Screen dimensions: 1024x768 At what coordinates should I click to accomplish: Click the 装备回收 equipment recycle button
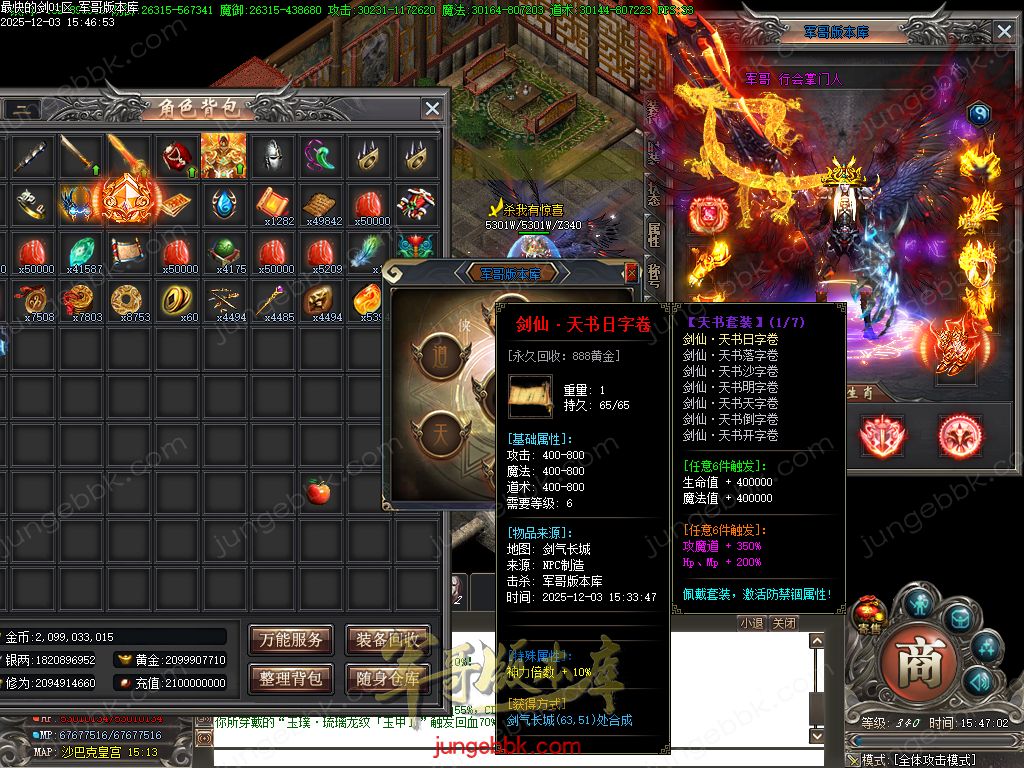387,640
